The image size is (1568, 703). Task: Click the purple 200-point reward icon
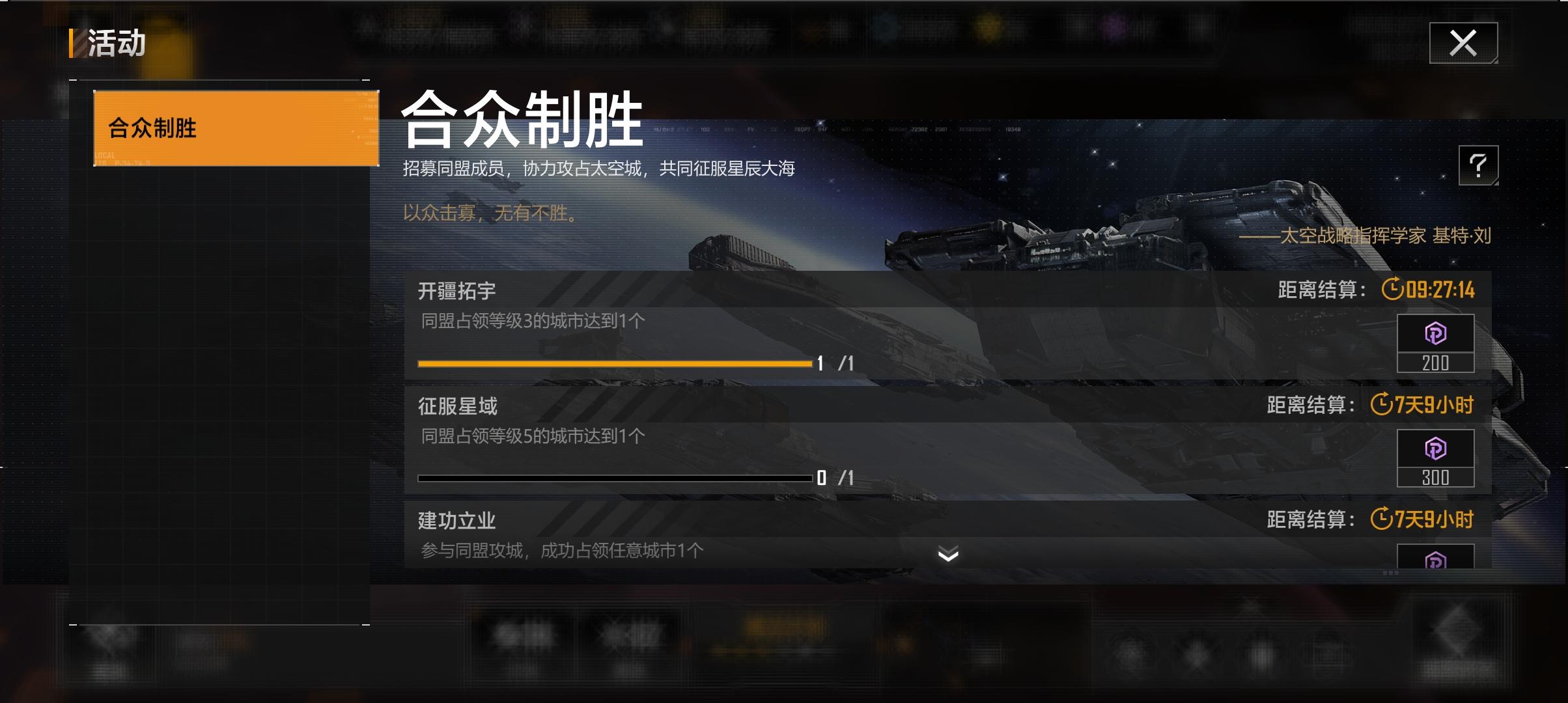click(x=1436, y=333)
